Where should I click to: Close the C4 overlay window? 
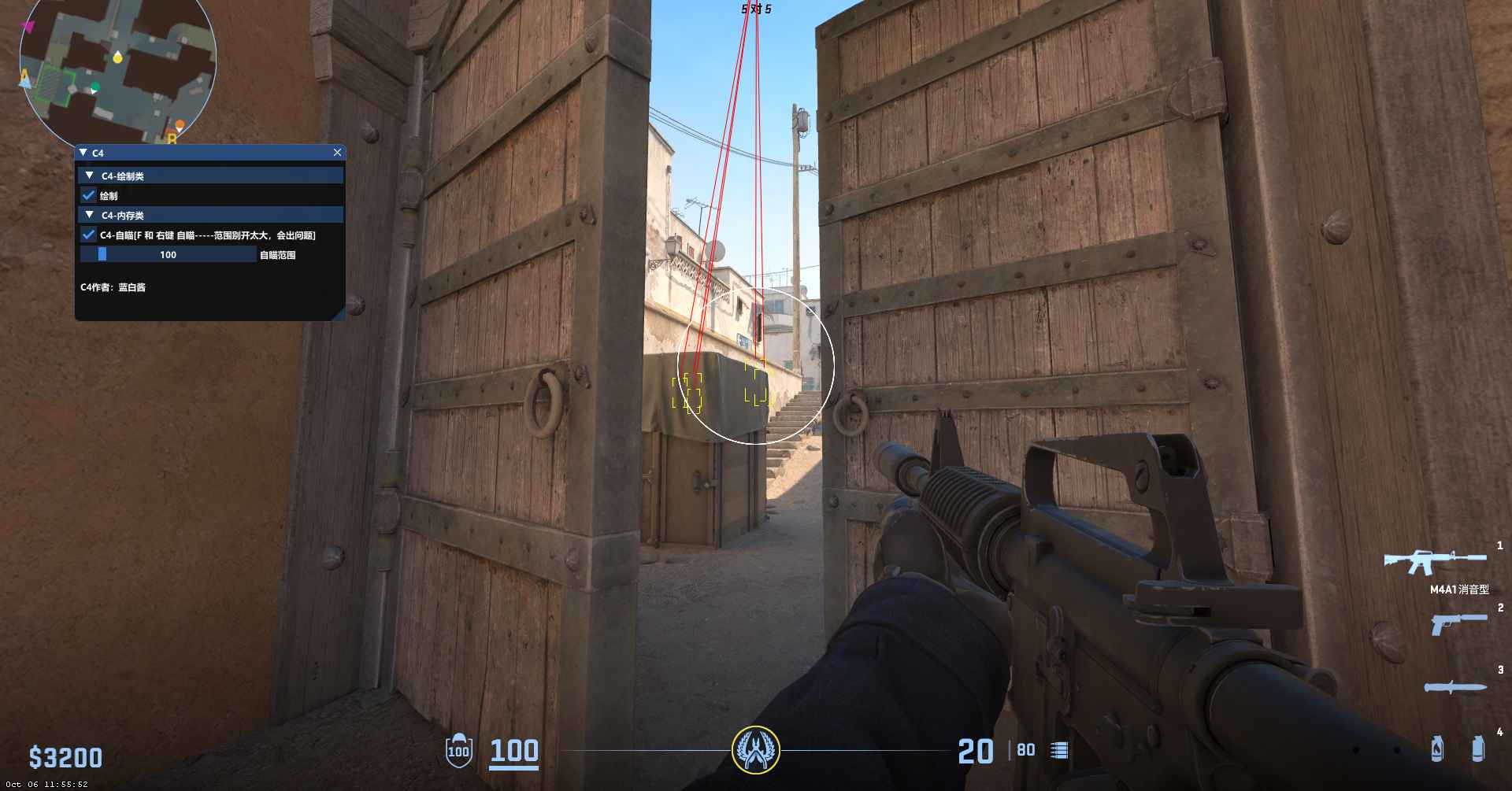tap(337, 153)
